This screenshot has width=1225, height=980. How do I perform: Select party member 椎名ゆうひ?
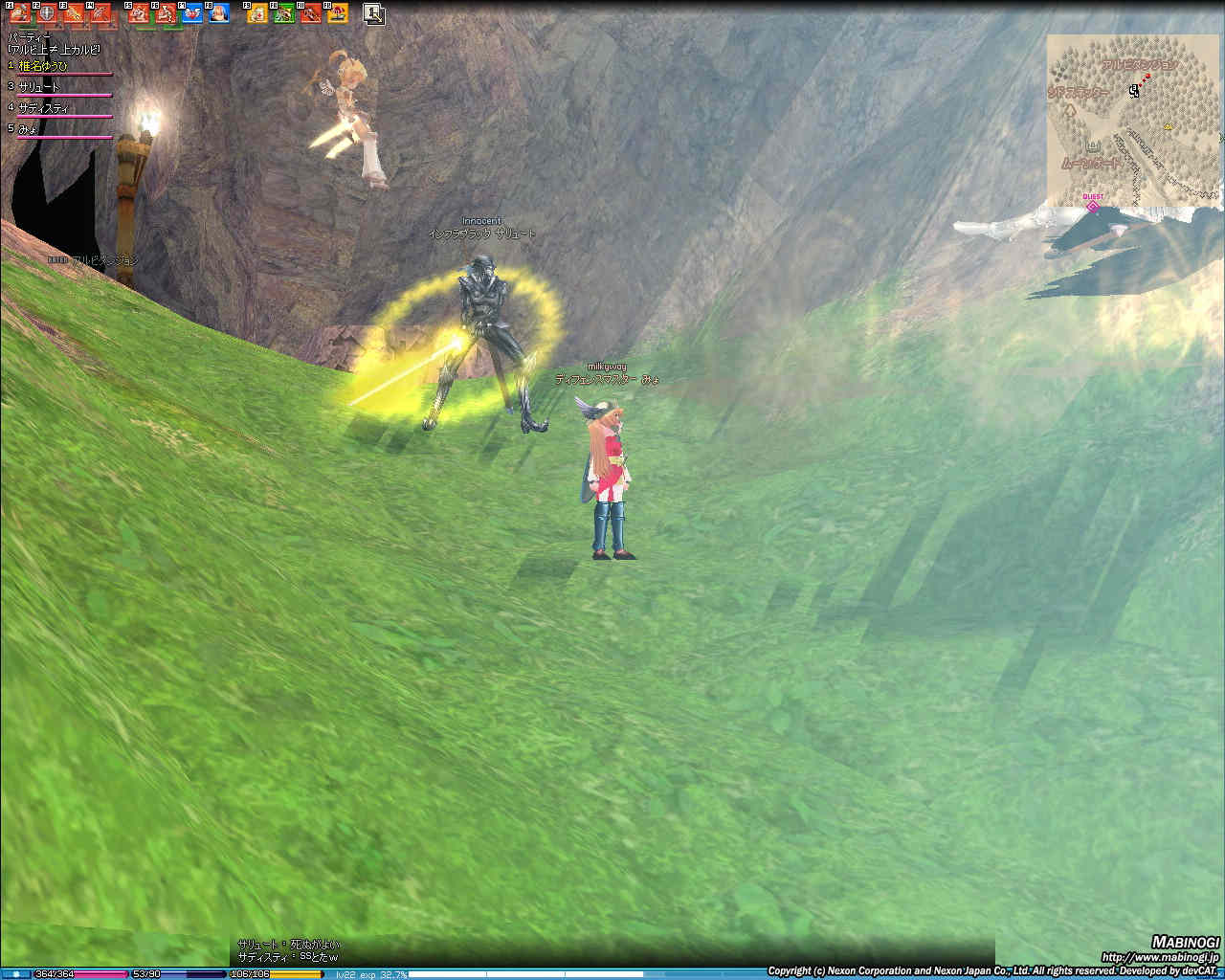44,66
